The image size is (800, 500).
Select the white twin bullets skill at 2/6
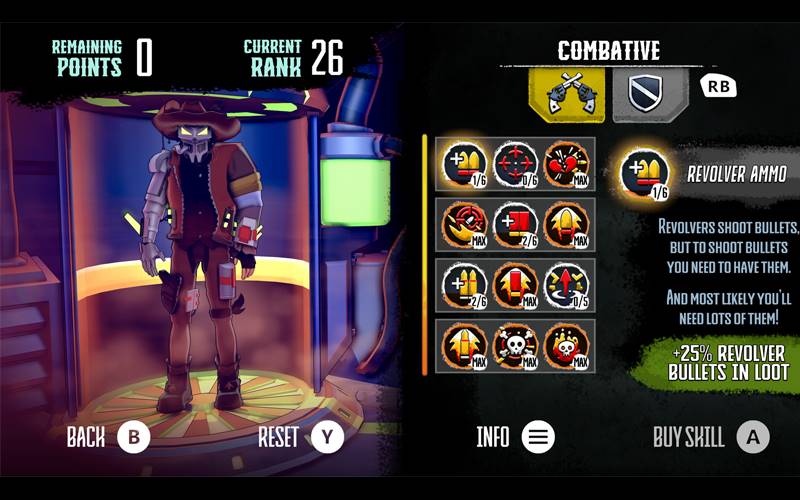pyautogui.click(x=463, y=284)
